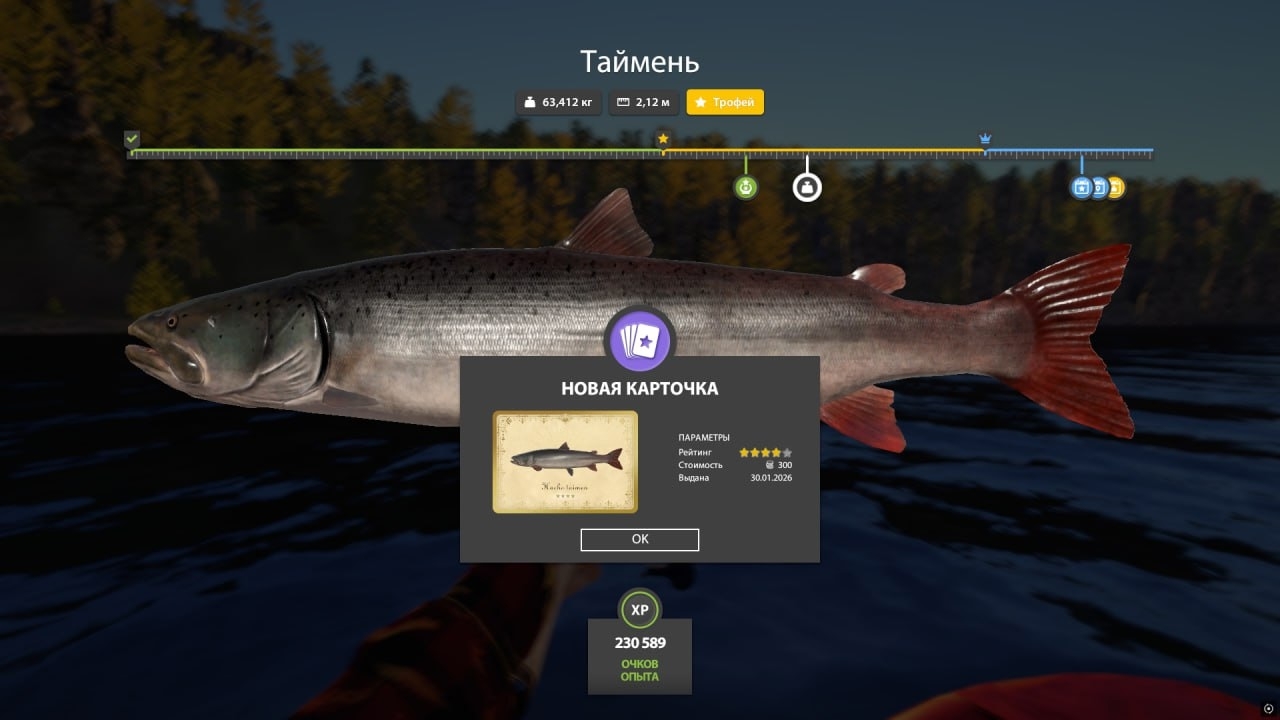
Task: Click the green checkmark scale start marker
Action: 132,139
